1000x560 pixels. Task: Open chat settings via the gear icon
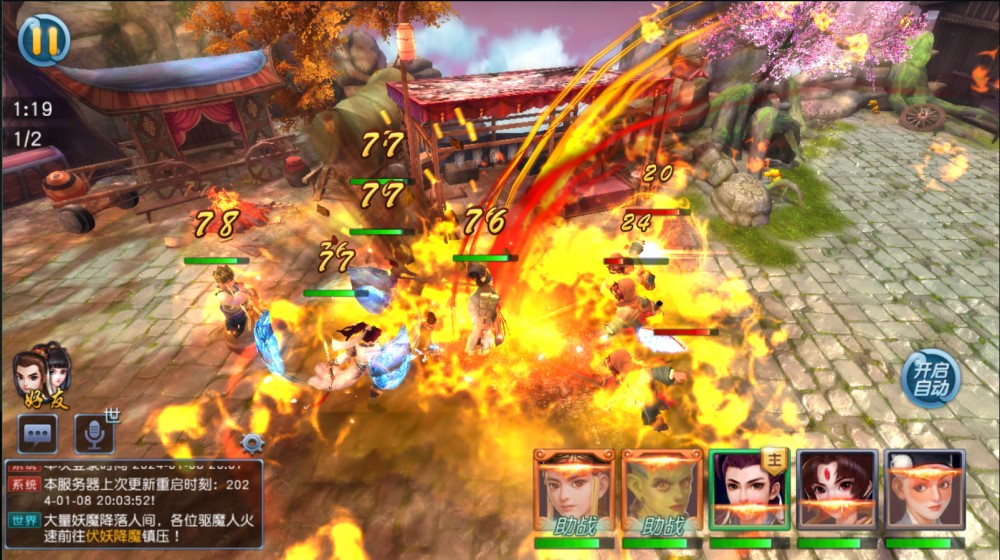pos(252,443)
